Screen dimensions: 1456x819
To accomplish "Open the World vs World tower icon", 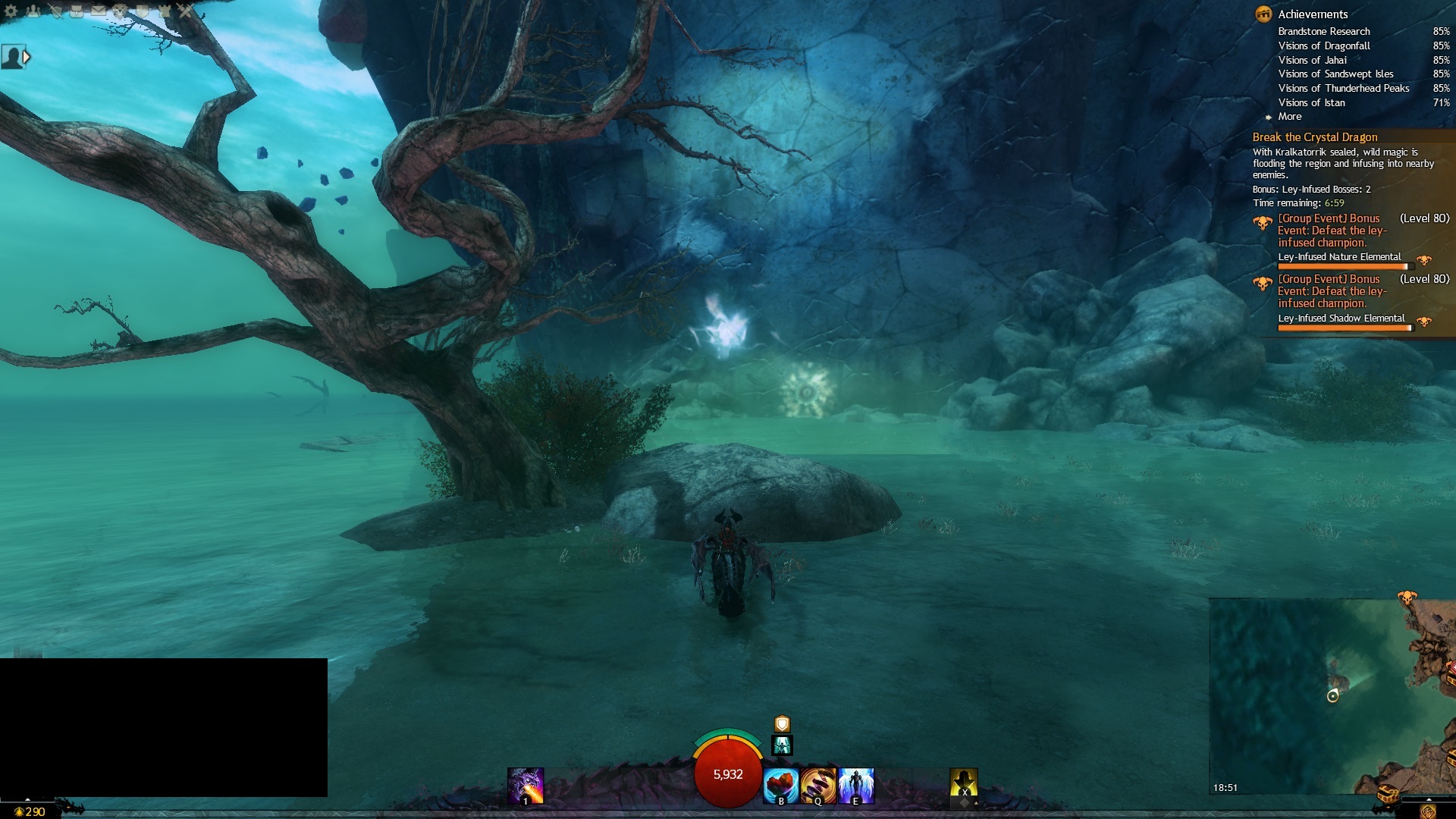I will coord(164,11).
